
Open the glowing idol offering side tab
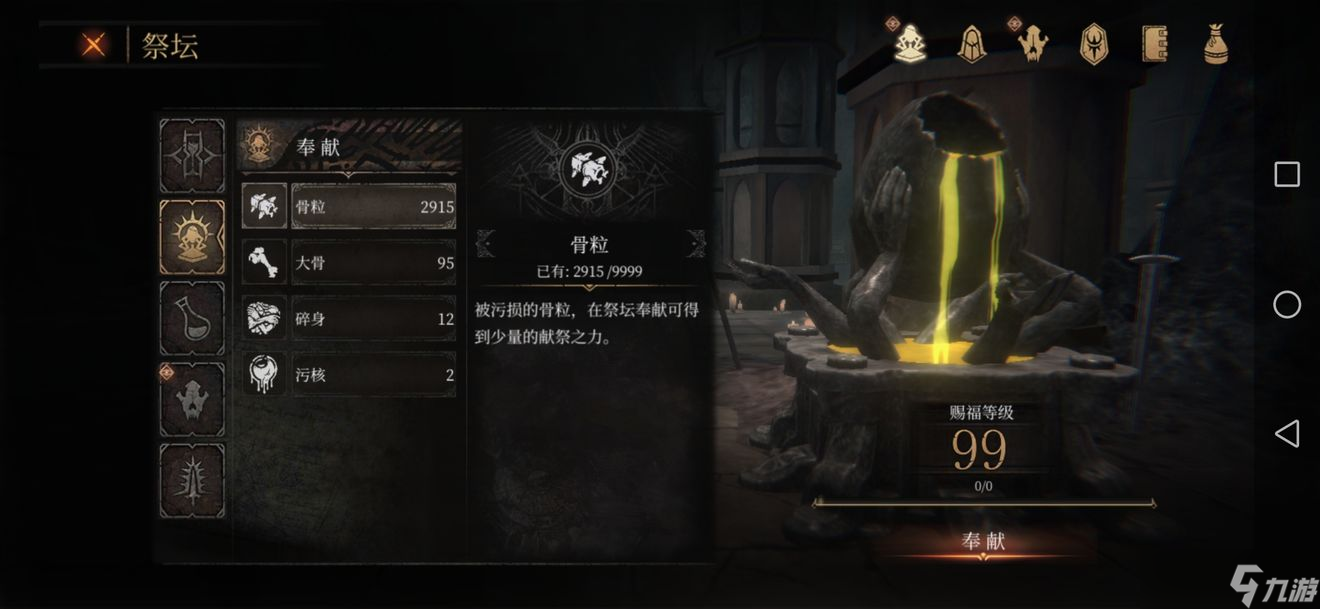click(192, 237)
